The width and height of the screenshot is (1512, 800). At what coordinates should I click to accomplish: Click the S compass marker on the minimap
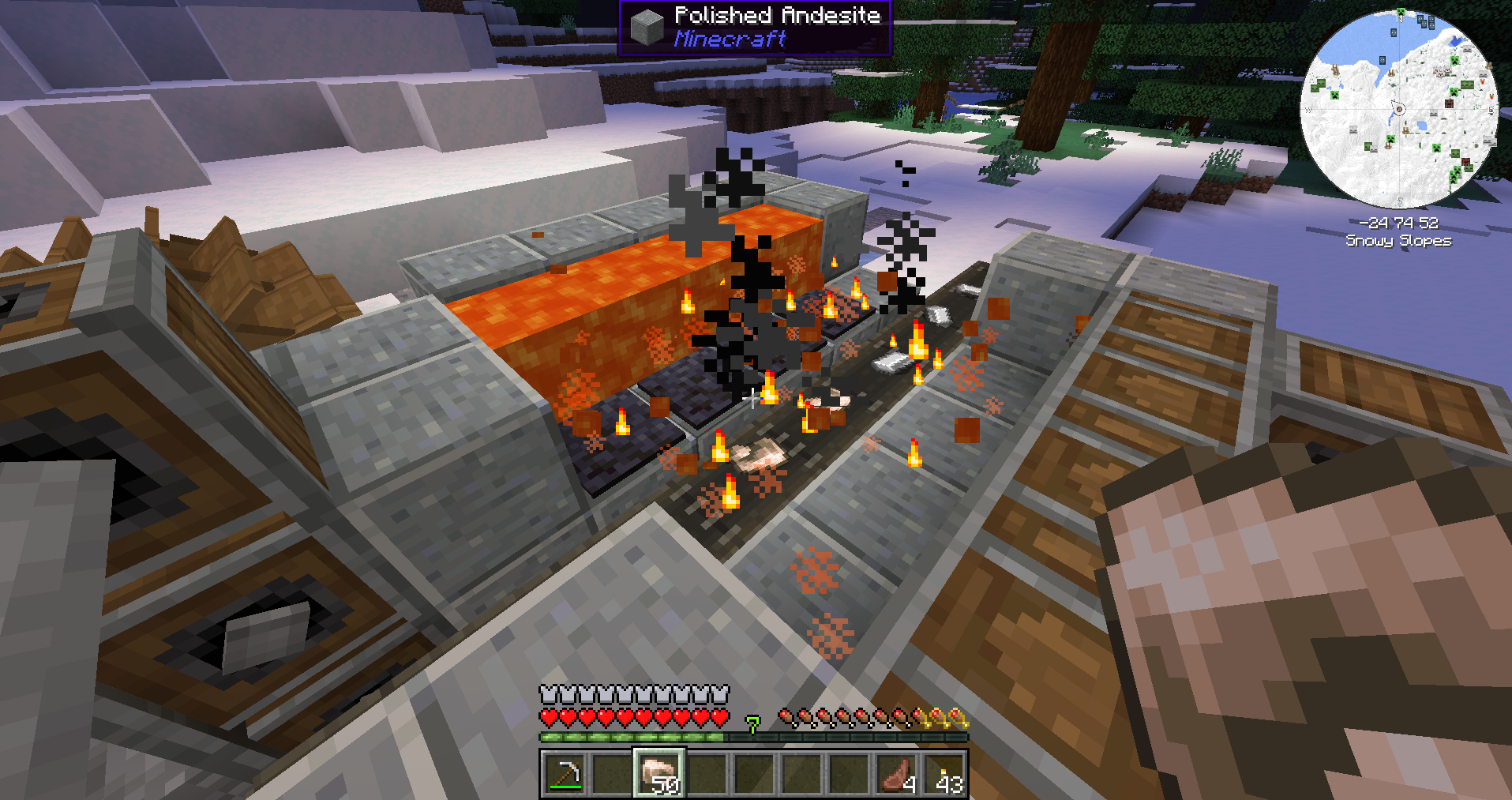click(x=1399, y=200)
